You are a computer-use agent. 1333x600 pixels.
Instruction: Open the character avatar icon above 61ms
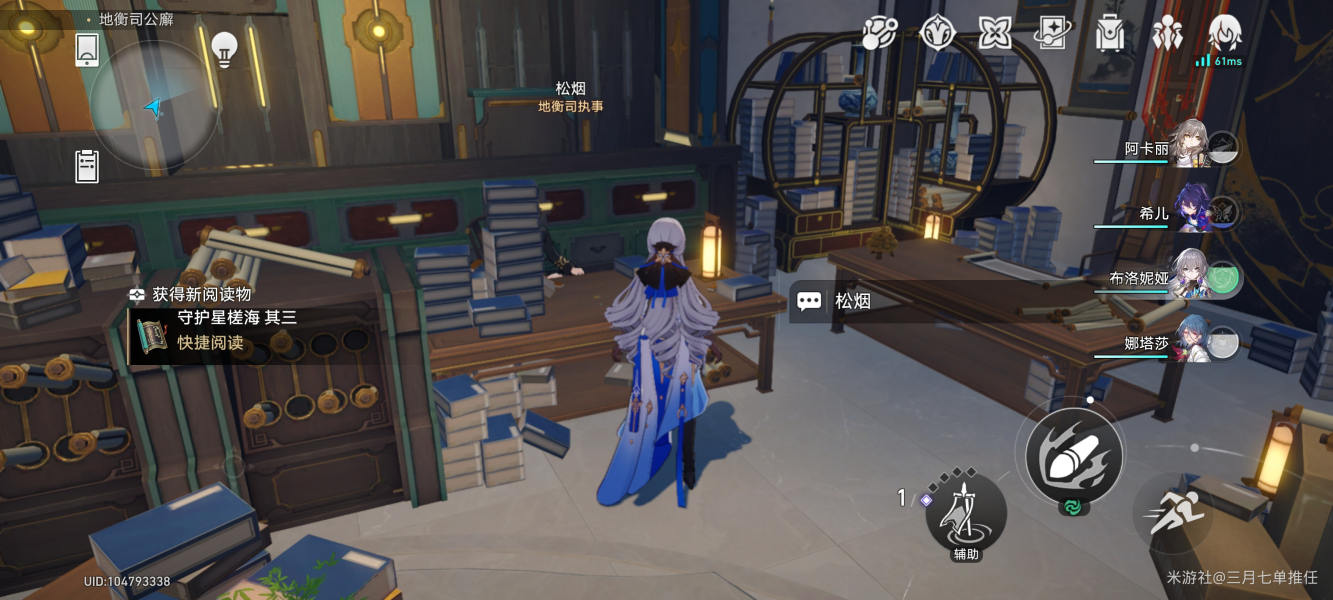pyautogui.click(x=1224, y=33)
